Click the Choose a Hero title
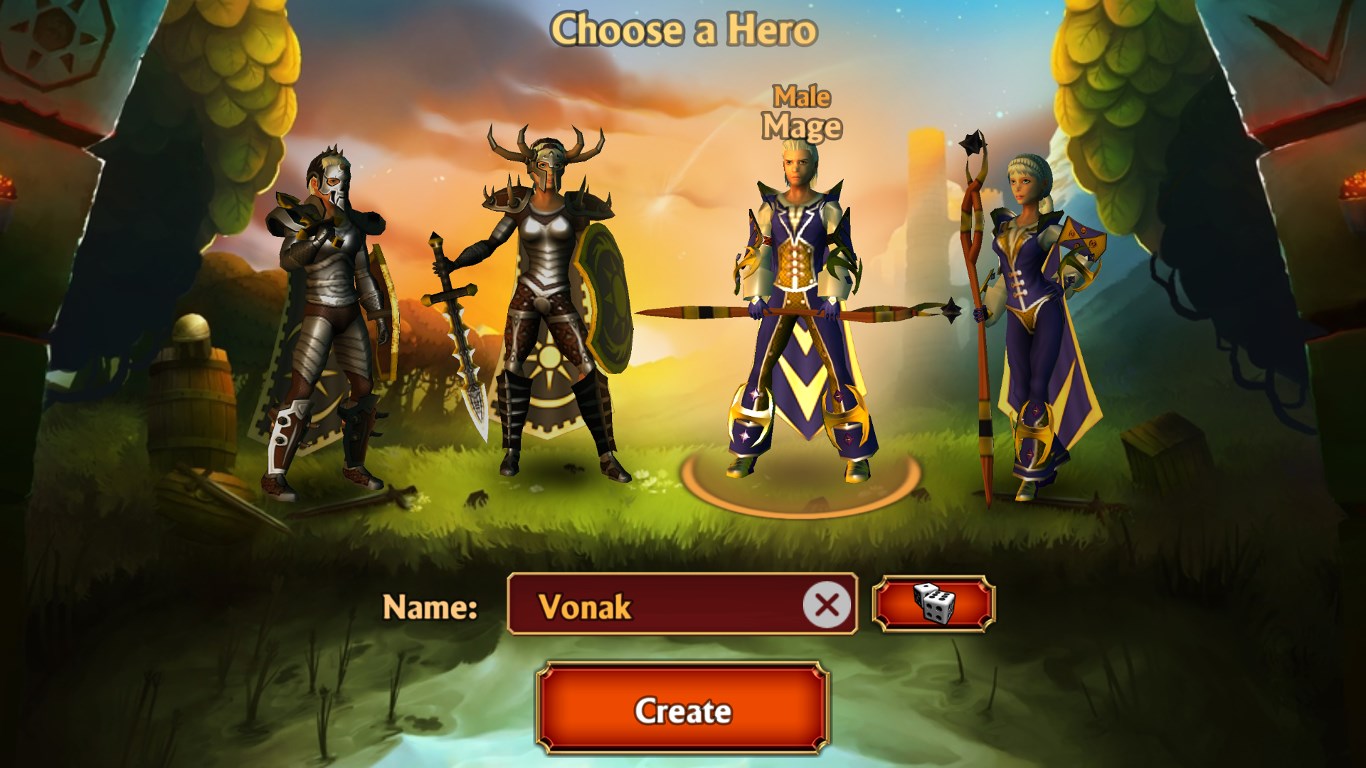Screen dimensions: 1366x768 (x=684, y=29)
